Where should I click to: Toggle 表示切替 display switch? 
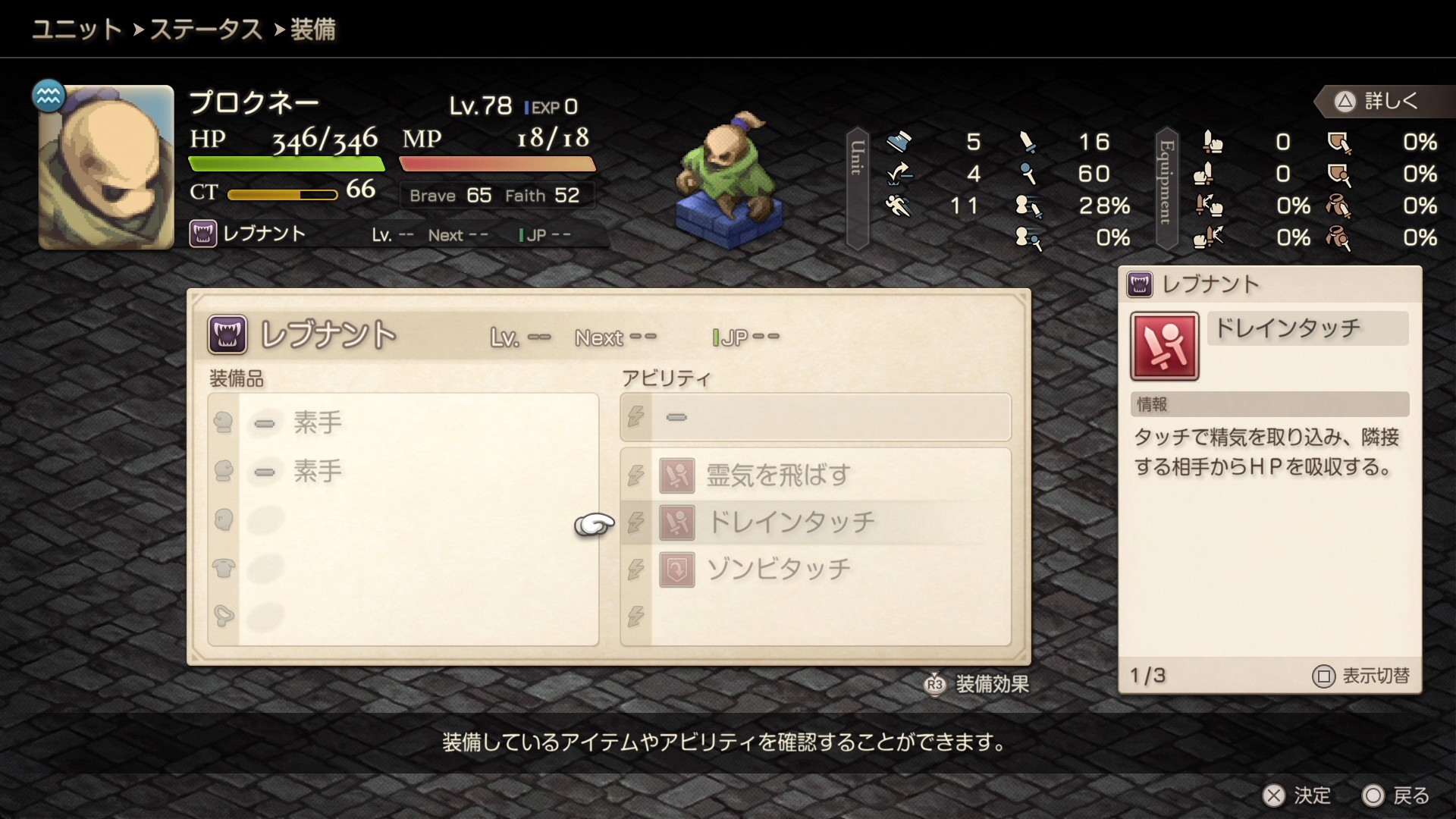click(x=1361, y=676)
